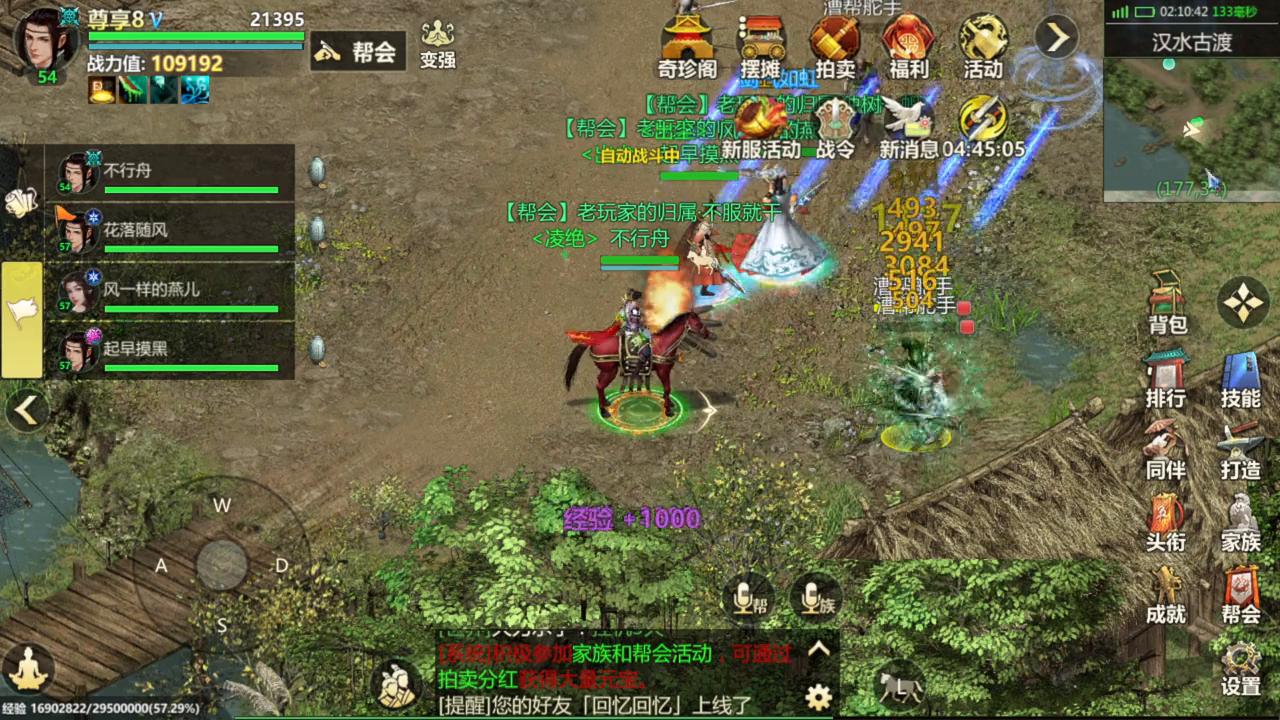This screenshot has width=1280, height=720.
Task: Open the 排行 rankings
Action: click(1166, 379)
